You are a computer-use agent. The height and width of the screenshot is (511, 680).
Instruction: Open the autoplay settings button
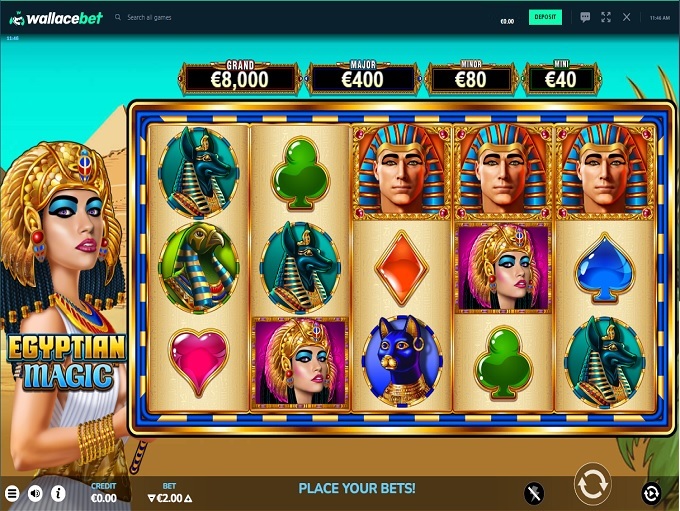(651, 492)
